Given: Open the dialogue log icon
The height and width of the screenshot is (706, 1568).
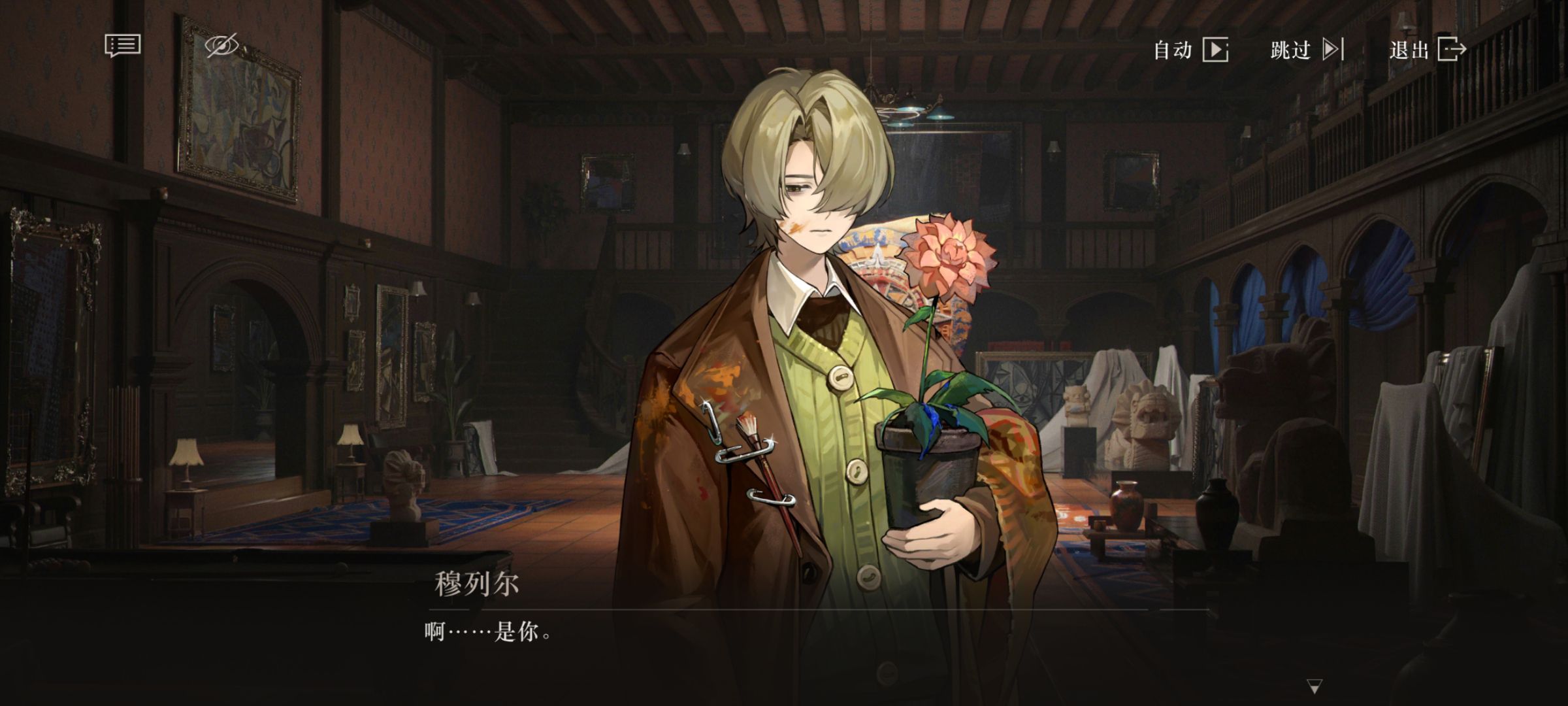Looking at the screenshot, I should (x=122, y=46).
